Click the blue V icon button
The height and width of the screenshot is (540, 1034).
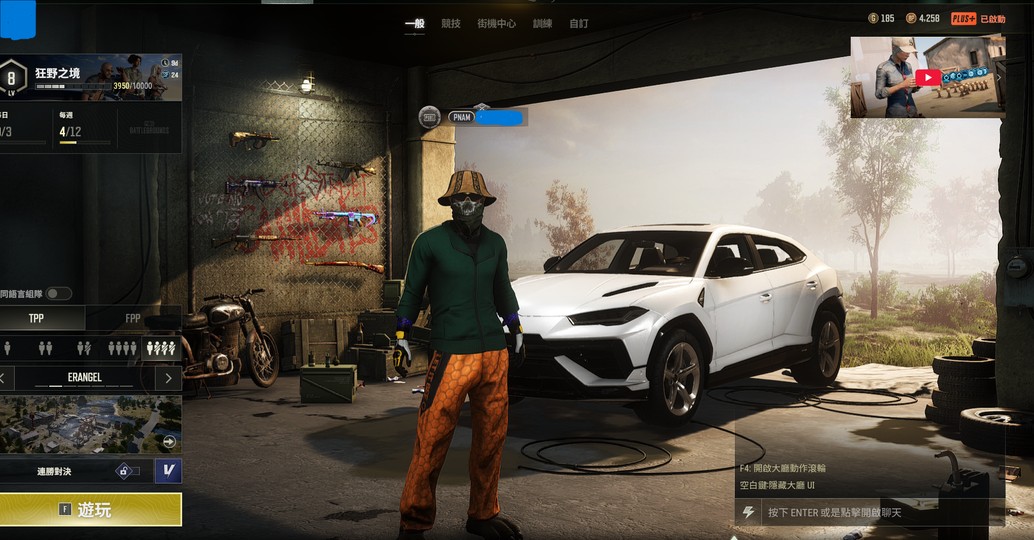(x=168, y=470)
